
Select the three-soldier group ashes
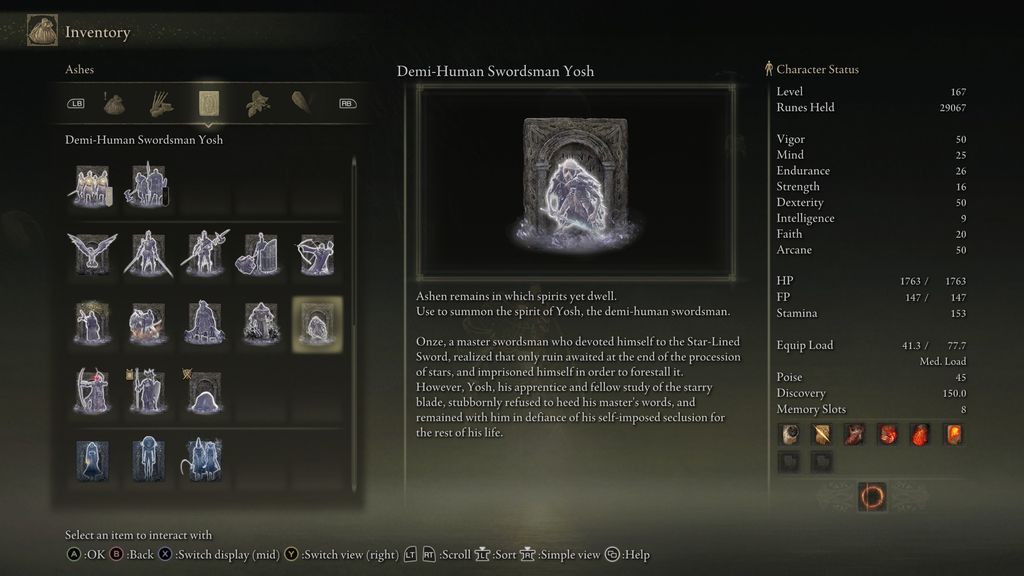click(92, 186)
